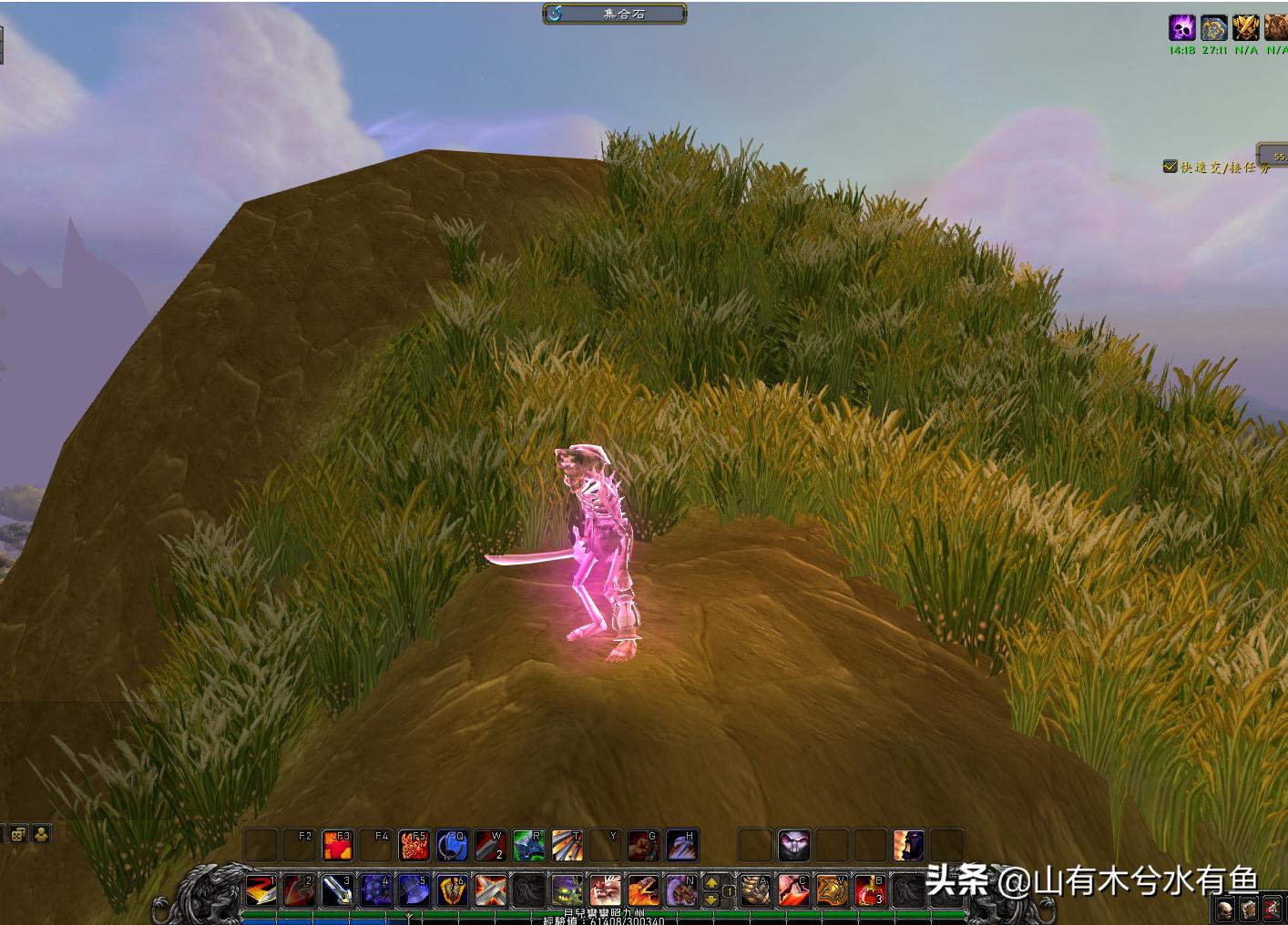The width and height of the screenshot is (1288, 925).
Task: Use the crossed swords ability icon
Action: click(x=490, y=889)
